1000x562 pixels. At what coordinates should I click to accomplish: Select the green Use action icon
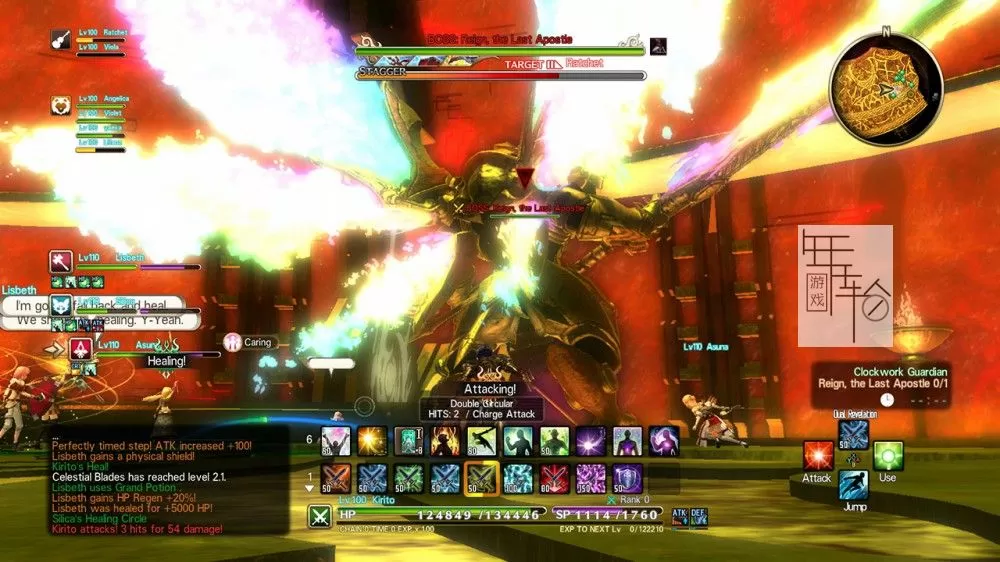(x=888, y=456)
